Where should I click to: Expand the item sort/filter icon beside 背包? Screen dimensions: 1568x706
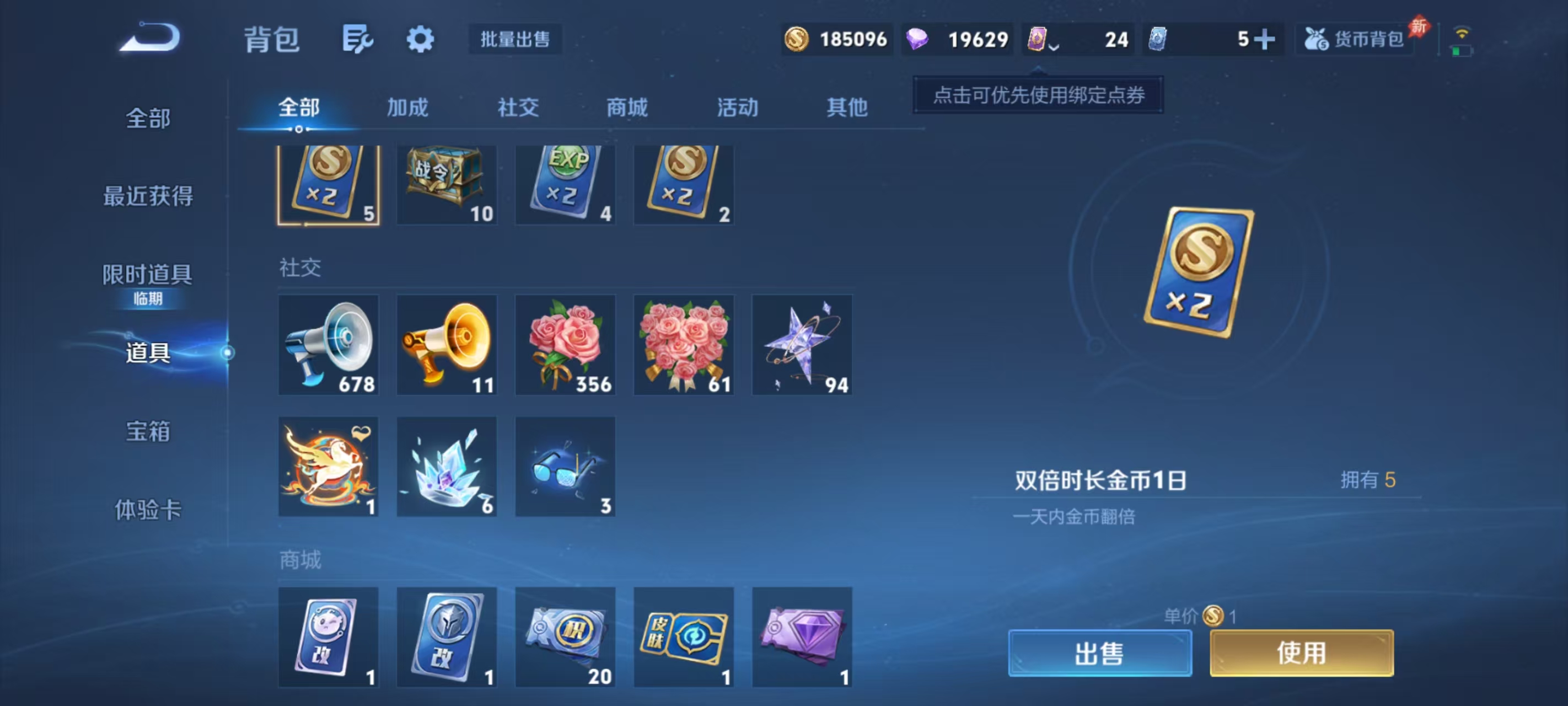coord(358,39)
